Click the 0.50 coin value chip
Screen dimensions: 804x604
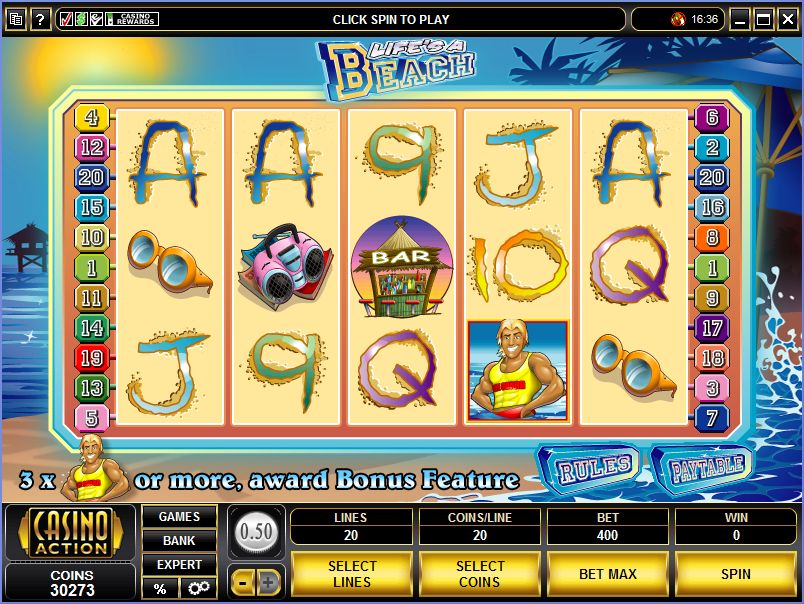pyautogui.click(x=256, y=531)
